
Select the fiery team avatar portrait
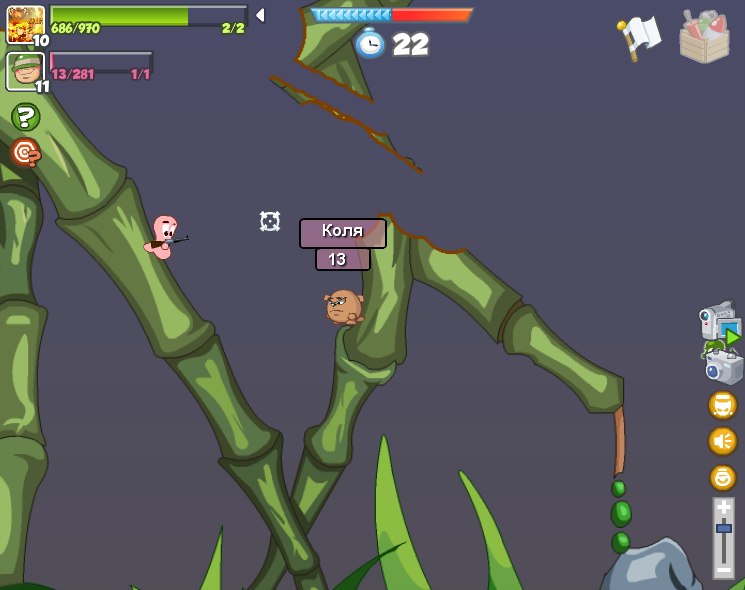[x=25, y=24]
